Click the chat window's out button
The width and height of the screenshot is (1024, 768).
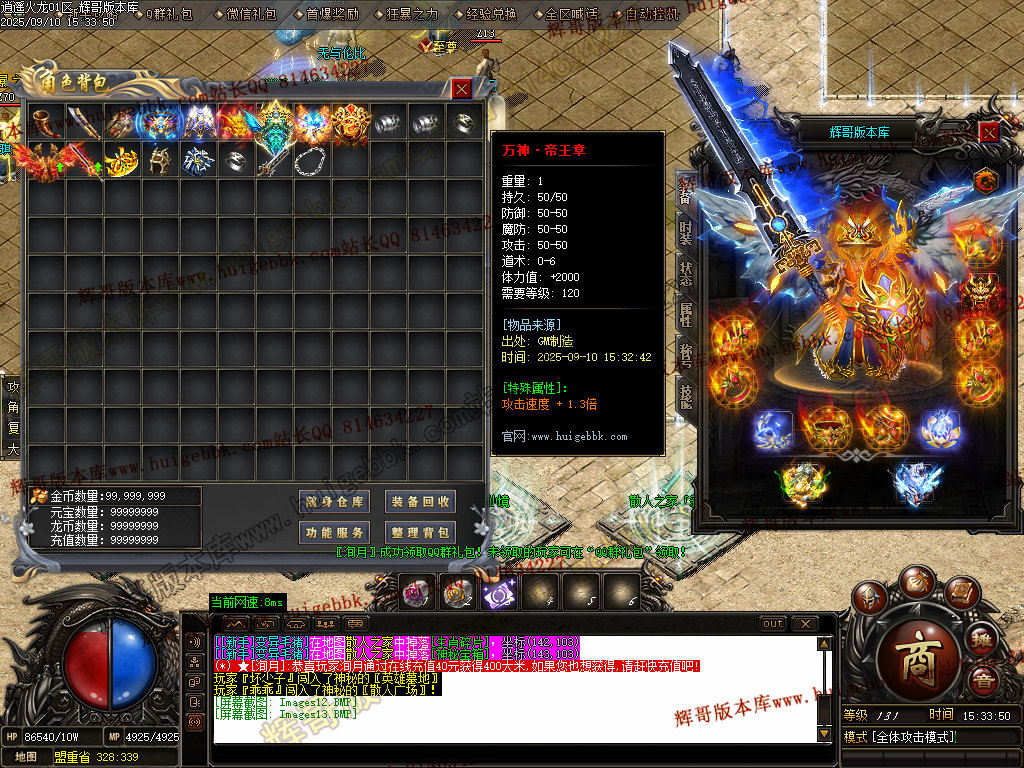[773, 624]
